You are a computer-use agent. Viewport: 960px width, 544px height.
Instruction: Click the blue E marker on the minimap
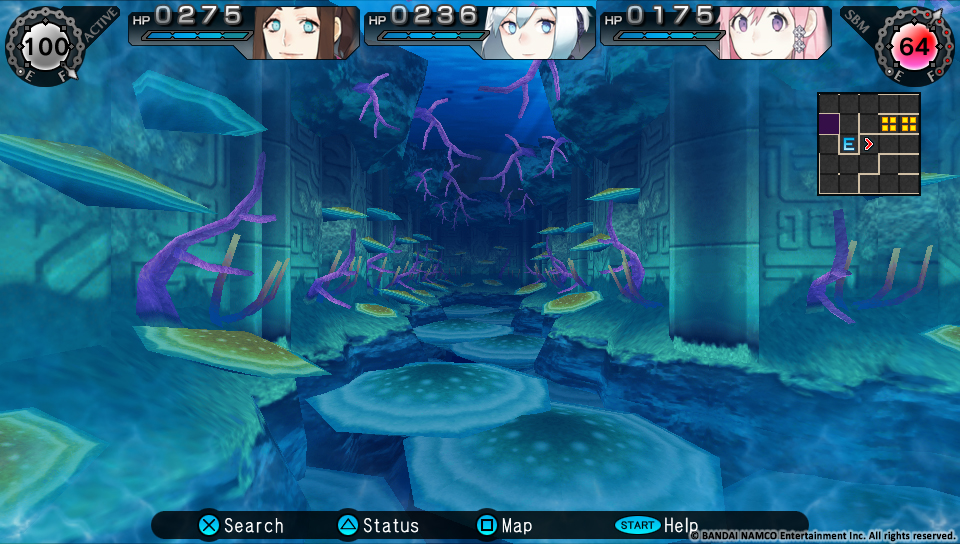(x=848, y=144)
